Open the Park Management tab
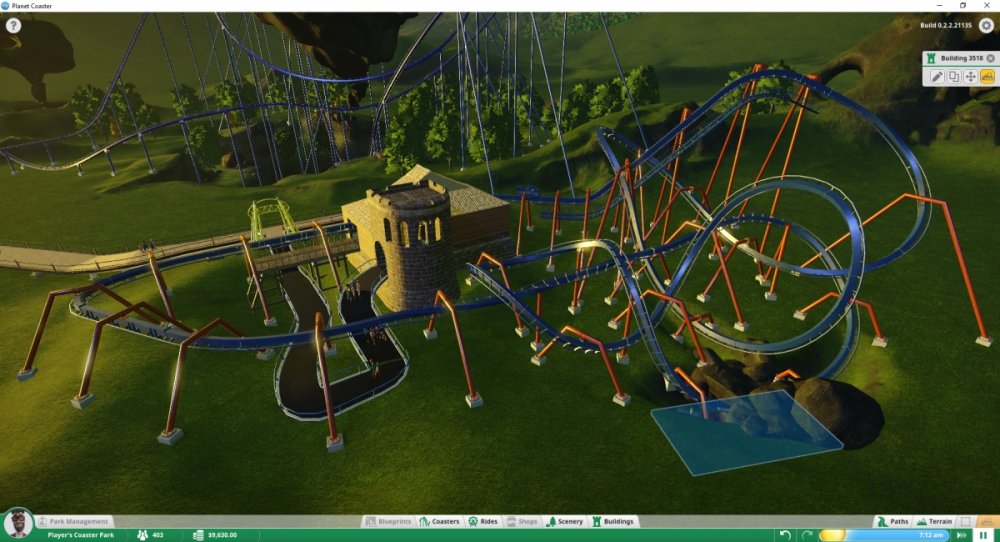The width and height of the screenshot is (1000, 542). (72, 521)
